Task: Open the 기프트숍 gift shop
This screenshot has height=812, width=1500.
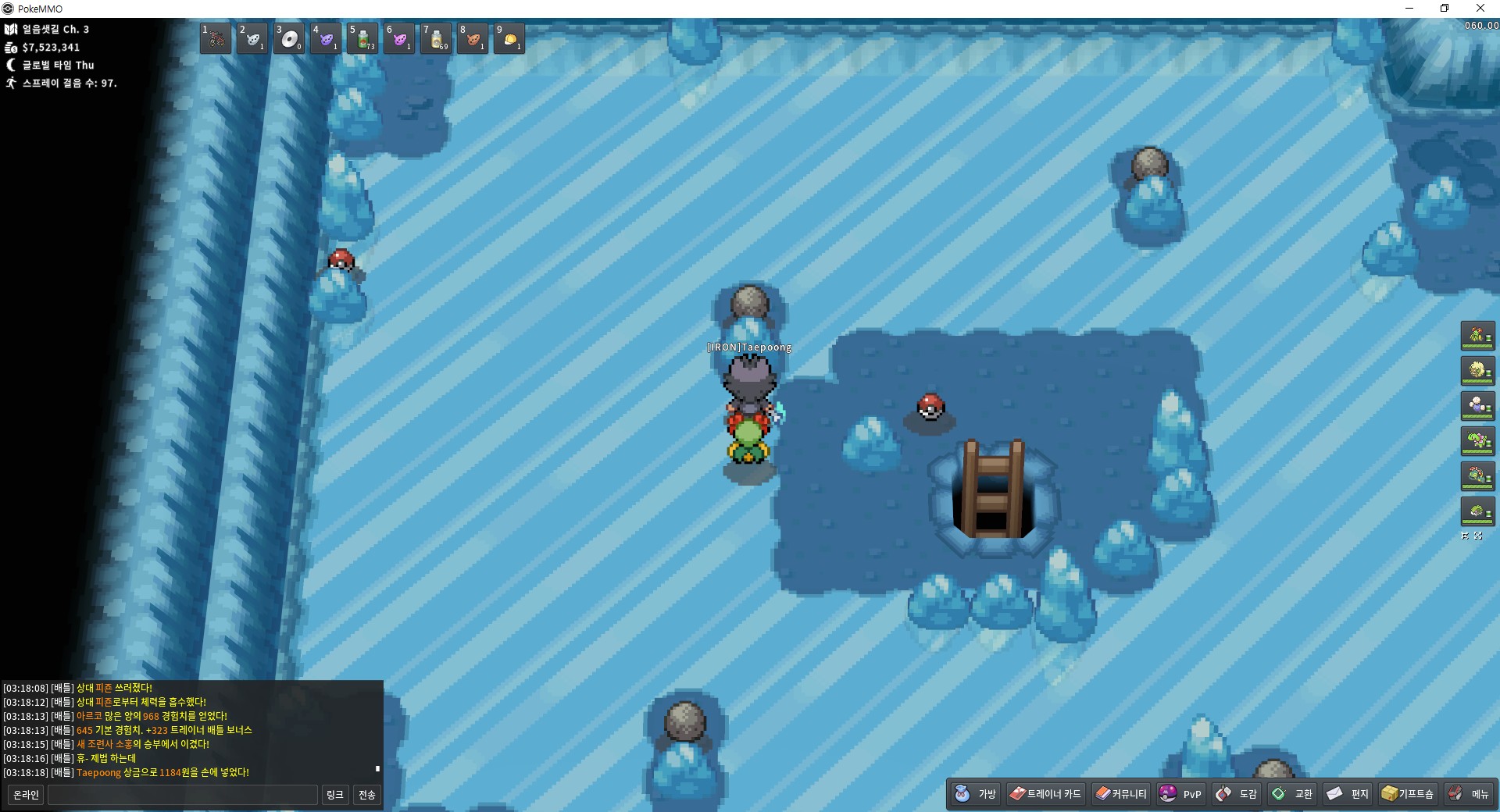Action: (x=1408, y=794)
